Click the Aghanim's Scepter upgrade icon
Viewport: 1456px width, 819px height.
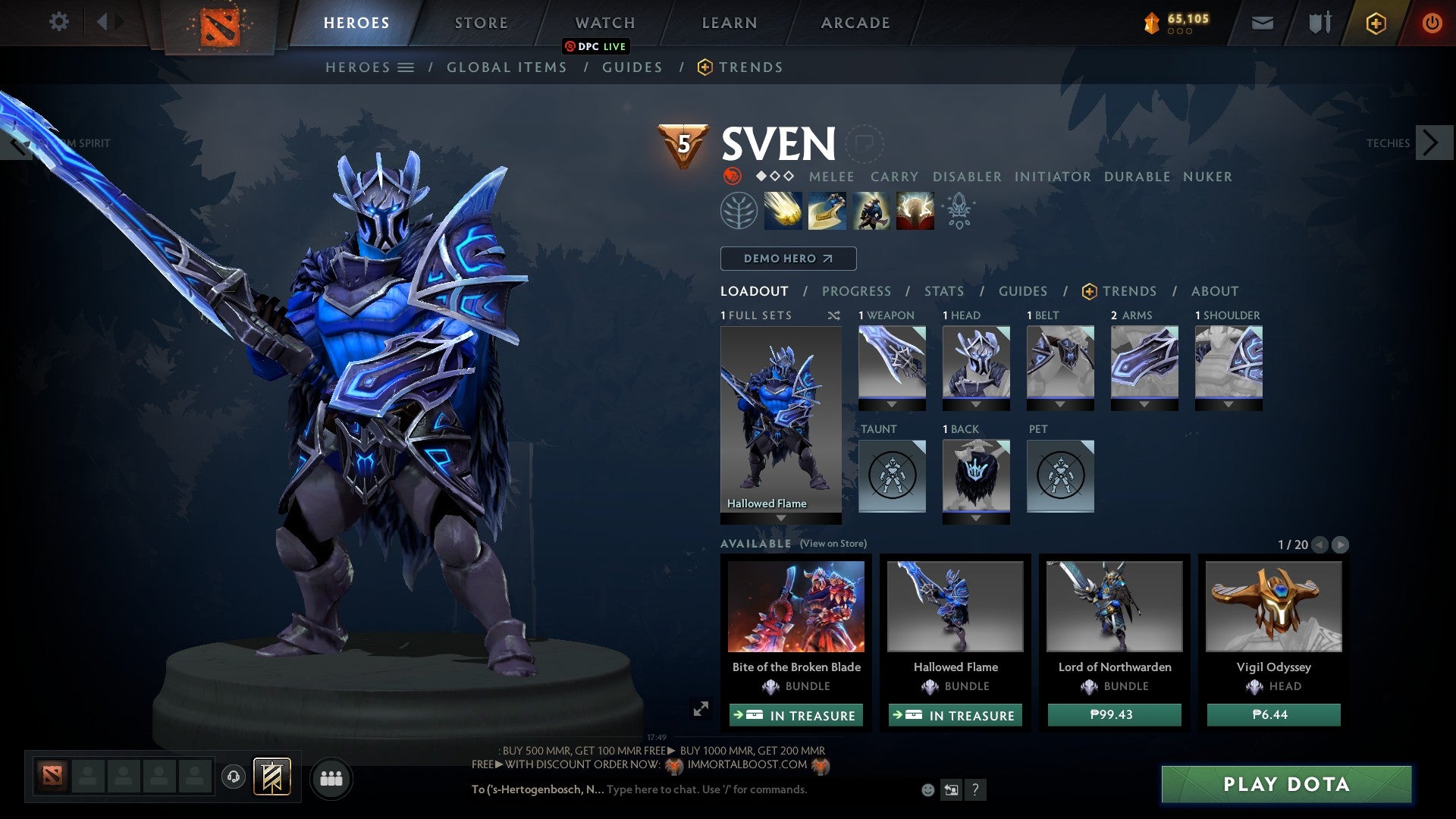pos(957,212)
